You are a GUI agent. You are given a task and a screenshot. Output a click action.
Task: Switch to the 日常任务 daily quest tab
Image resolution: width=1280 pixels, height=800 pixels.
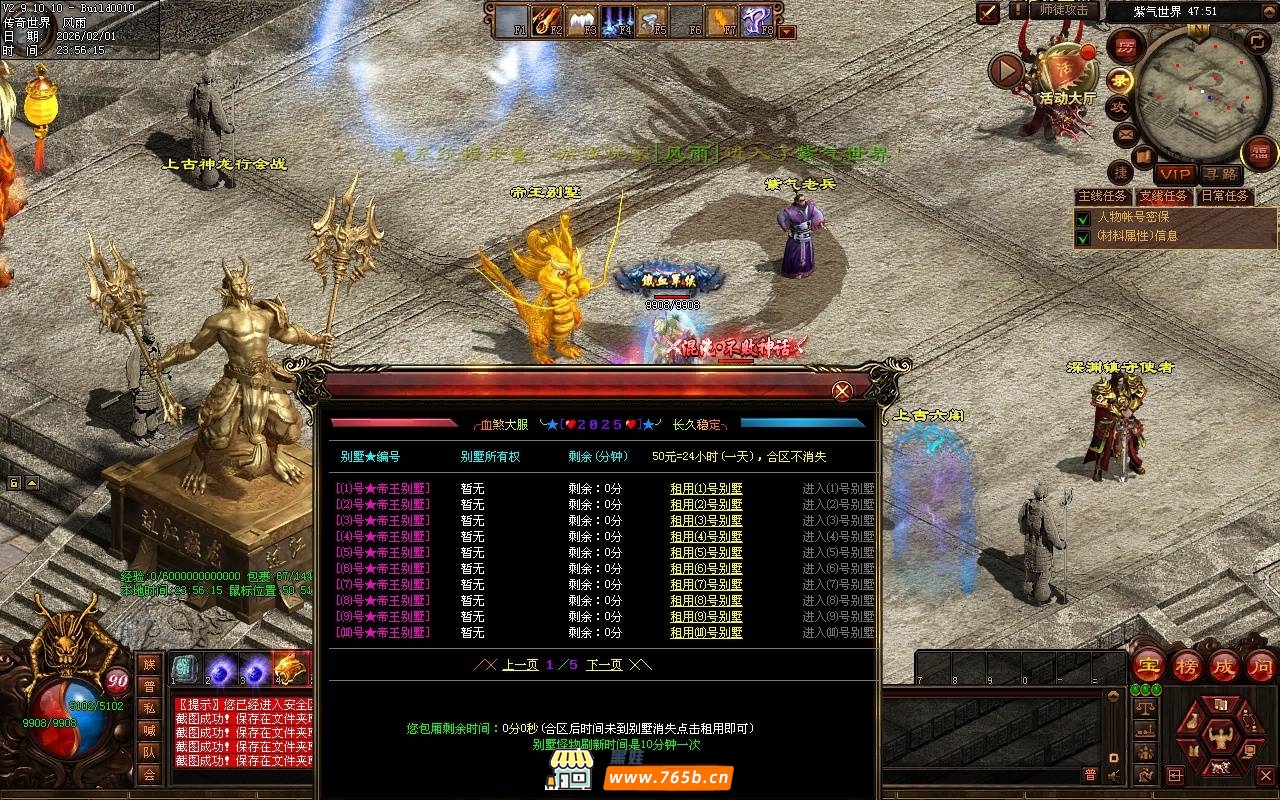pyautogui.click(x=1224, y=196)
